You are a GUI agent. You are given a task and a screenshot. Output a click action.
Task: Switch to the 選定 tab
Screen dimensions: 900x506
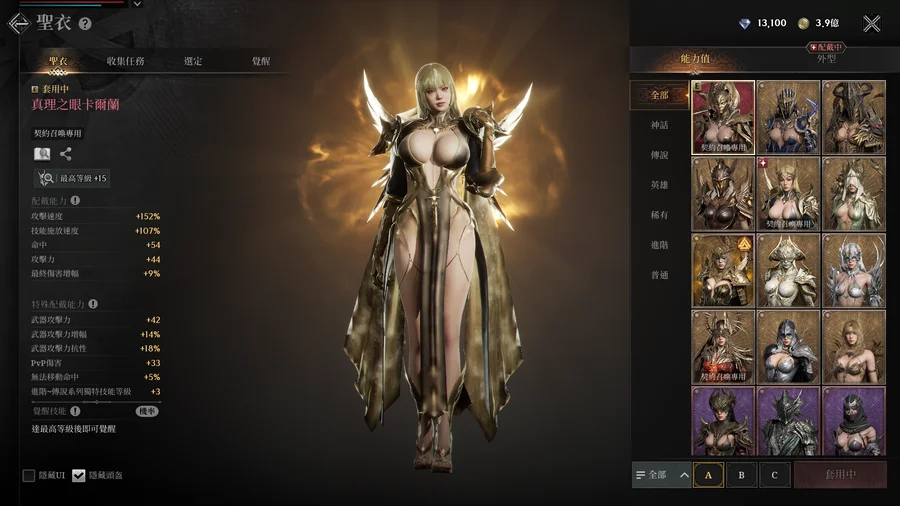pyautogui.click(x=193, y=61)
